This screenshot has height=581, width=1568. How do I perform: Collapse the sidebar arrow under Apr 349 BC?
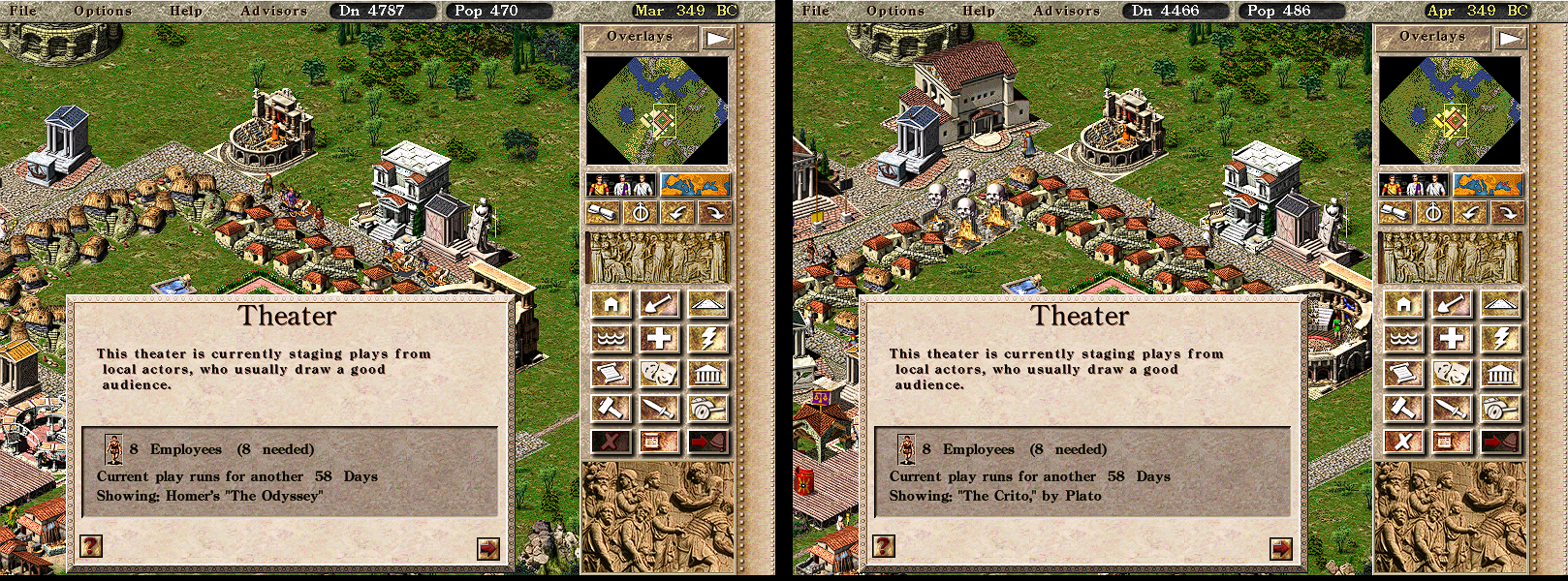coord(1511,39)
